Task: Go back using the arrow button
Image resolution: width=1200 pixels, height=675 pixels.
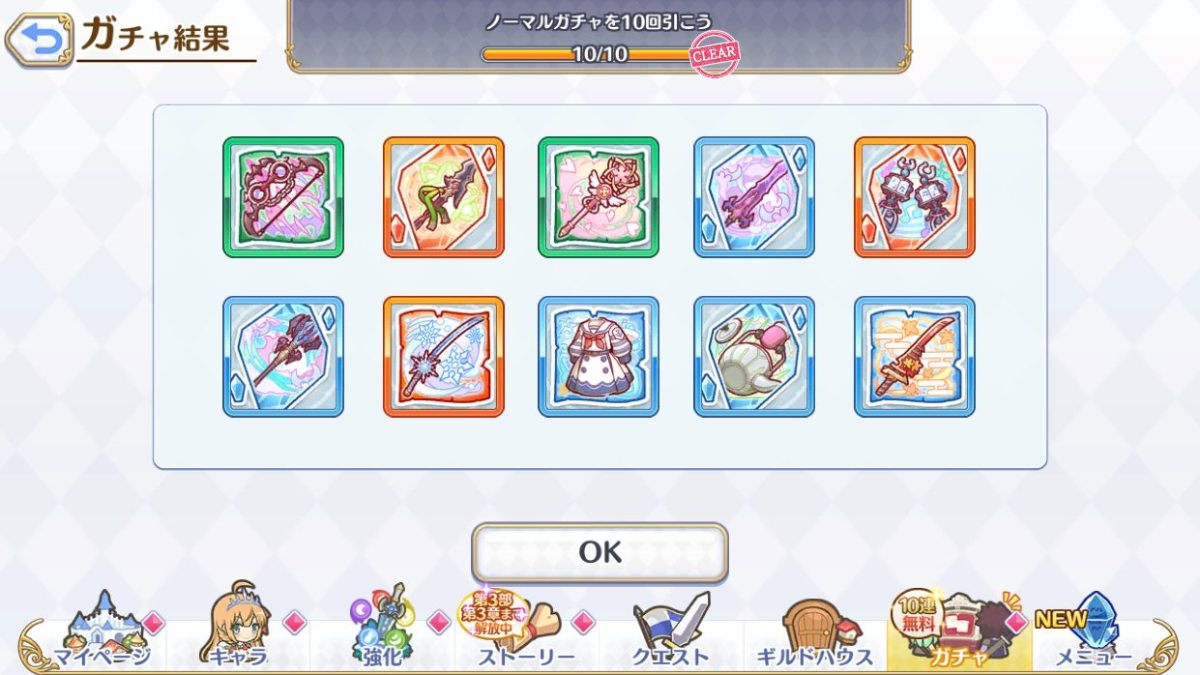Action: click(39, 39)
